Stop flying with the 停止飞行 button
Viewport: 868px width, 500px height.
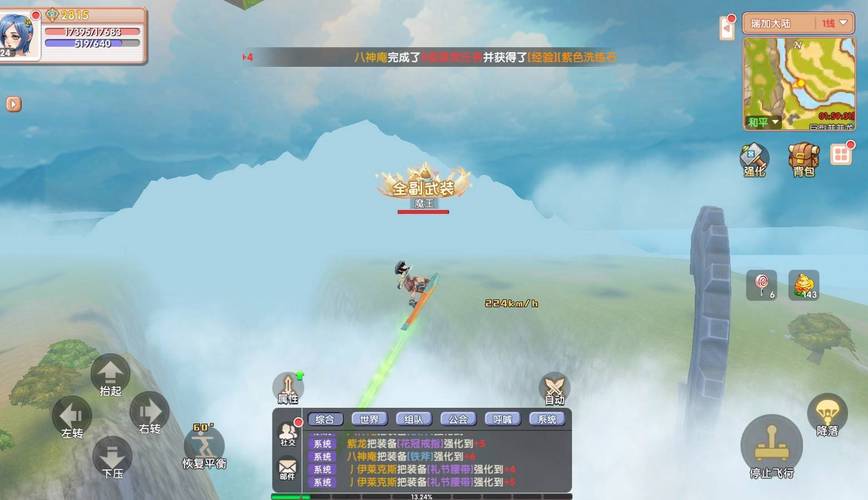tap(771, 447)
